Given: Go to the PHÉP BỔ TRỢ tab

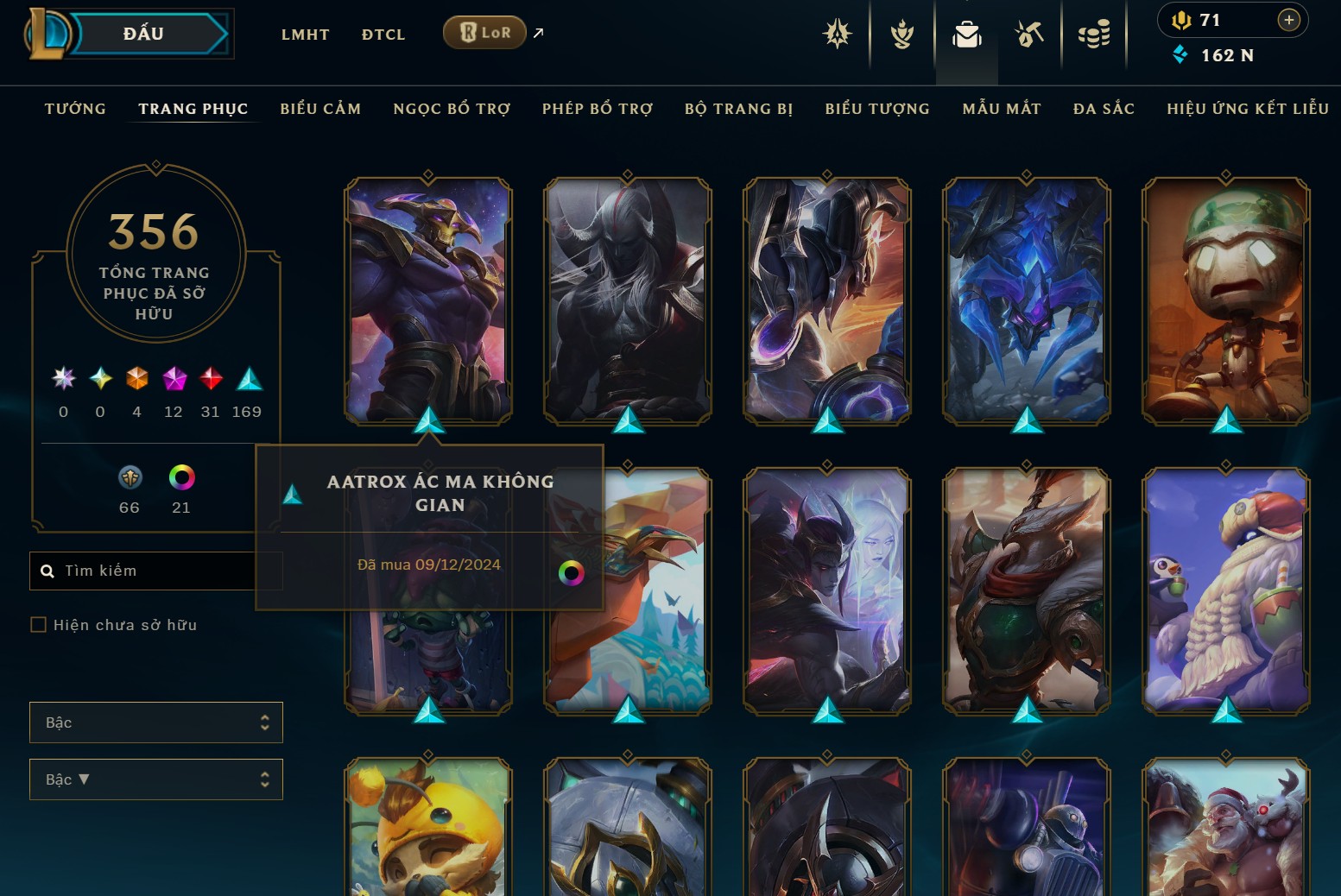Looking at the screenshot, I should [x=598, y=109].
